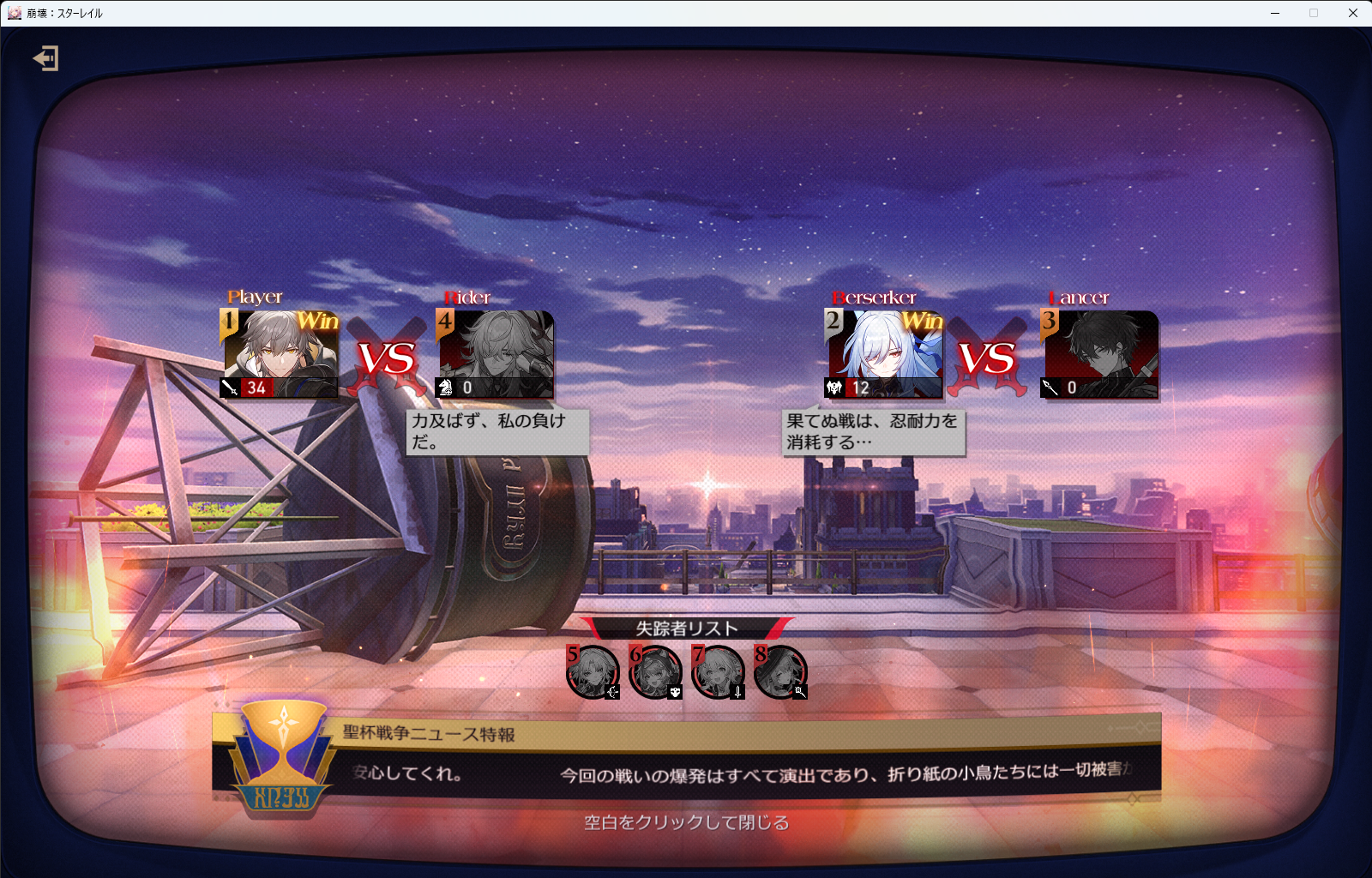Choose missing-list portrait numbered 5
This screenshot has width=1372, height=878.
593,671
